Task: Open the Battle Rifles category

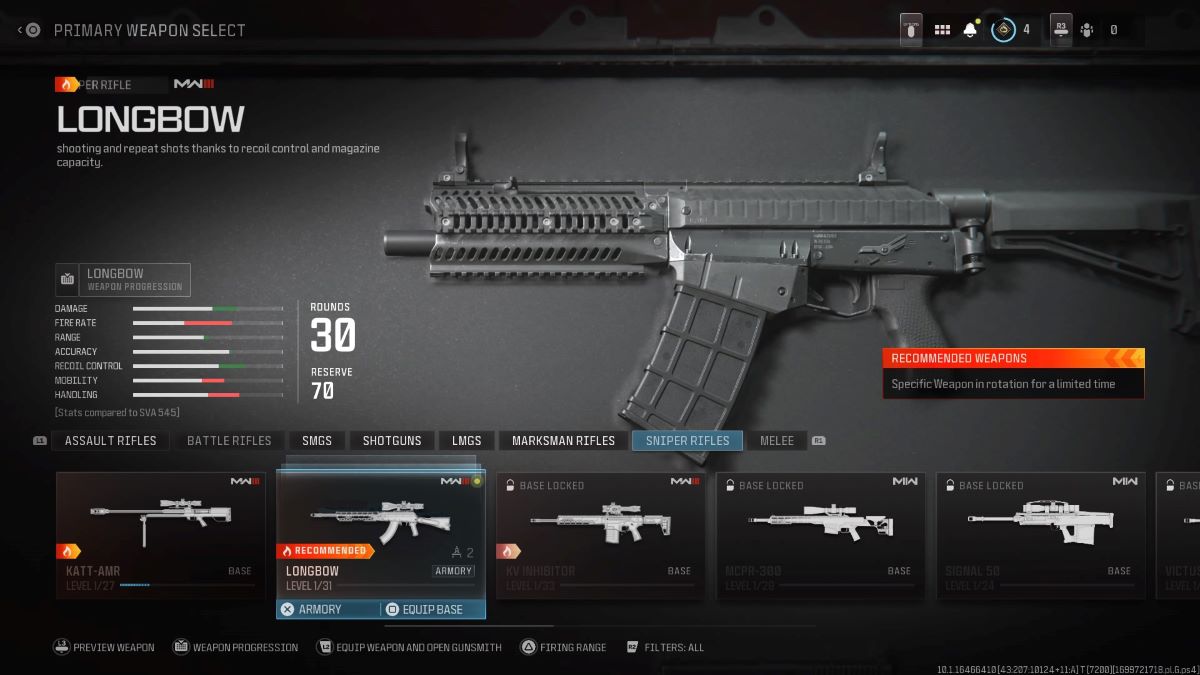Action: click(x=229, y=441)
